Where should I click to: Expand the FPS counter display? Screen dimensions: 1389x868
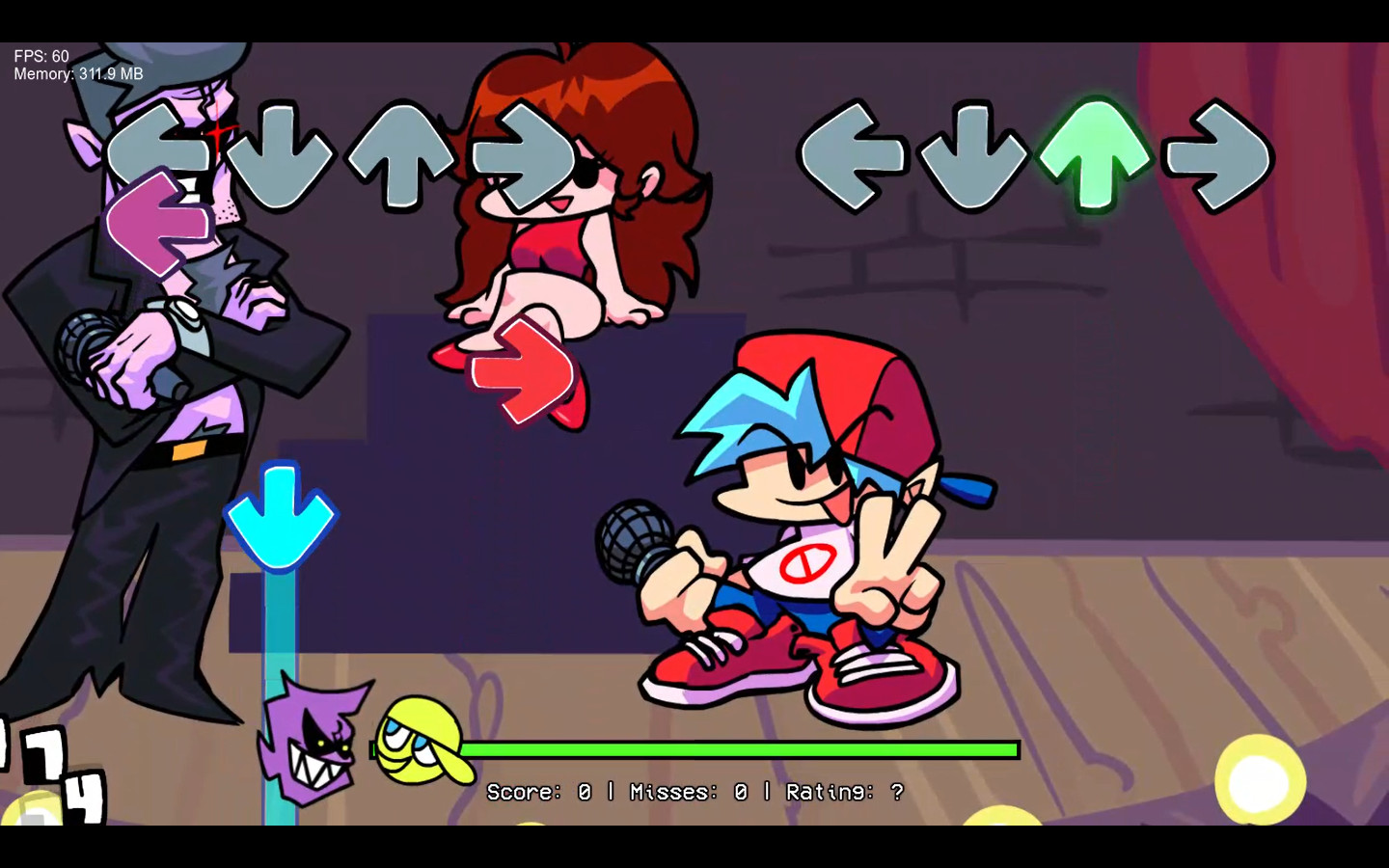[39, 56]
